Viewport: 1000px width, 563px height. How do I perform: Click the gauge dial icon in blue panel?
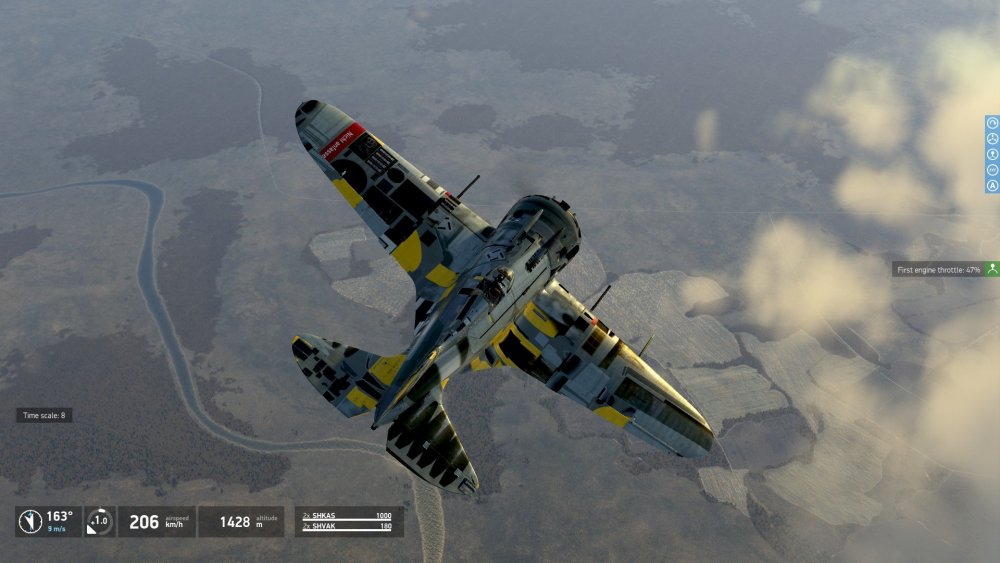point(993,123)
